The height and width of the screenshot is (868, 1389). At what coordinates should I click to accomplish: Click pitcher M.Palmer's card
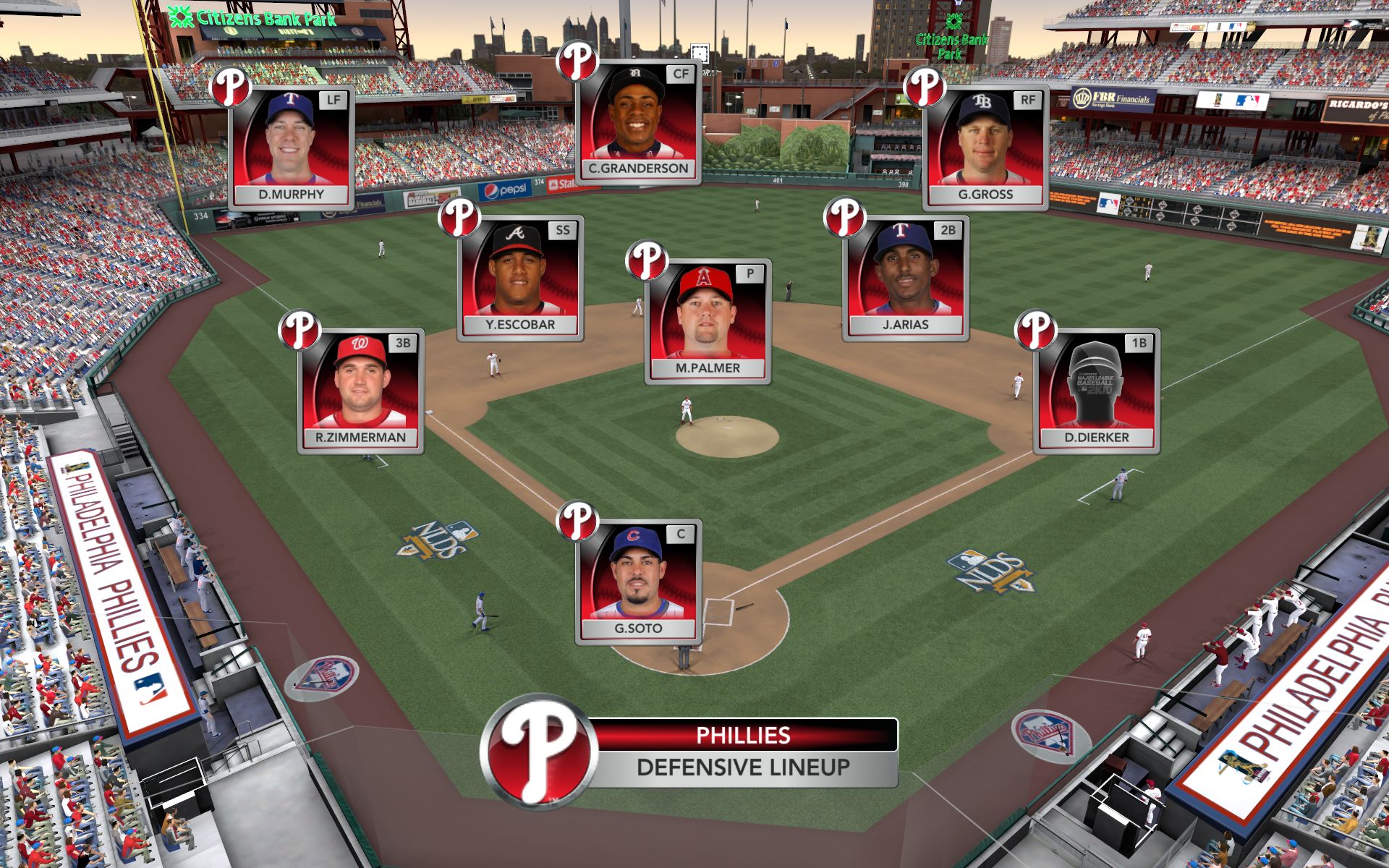point(708,321)
